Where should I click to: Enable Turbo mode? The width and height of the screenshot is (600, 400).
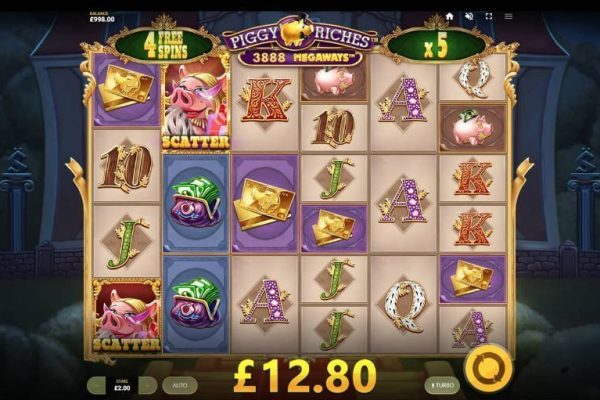coord(441,384)
